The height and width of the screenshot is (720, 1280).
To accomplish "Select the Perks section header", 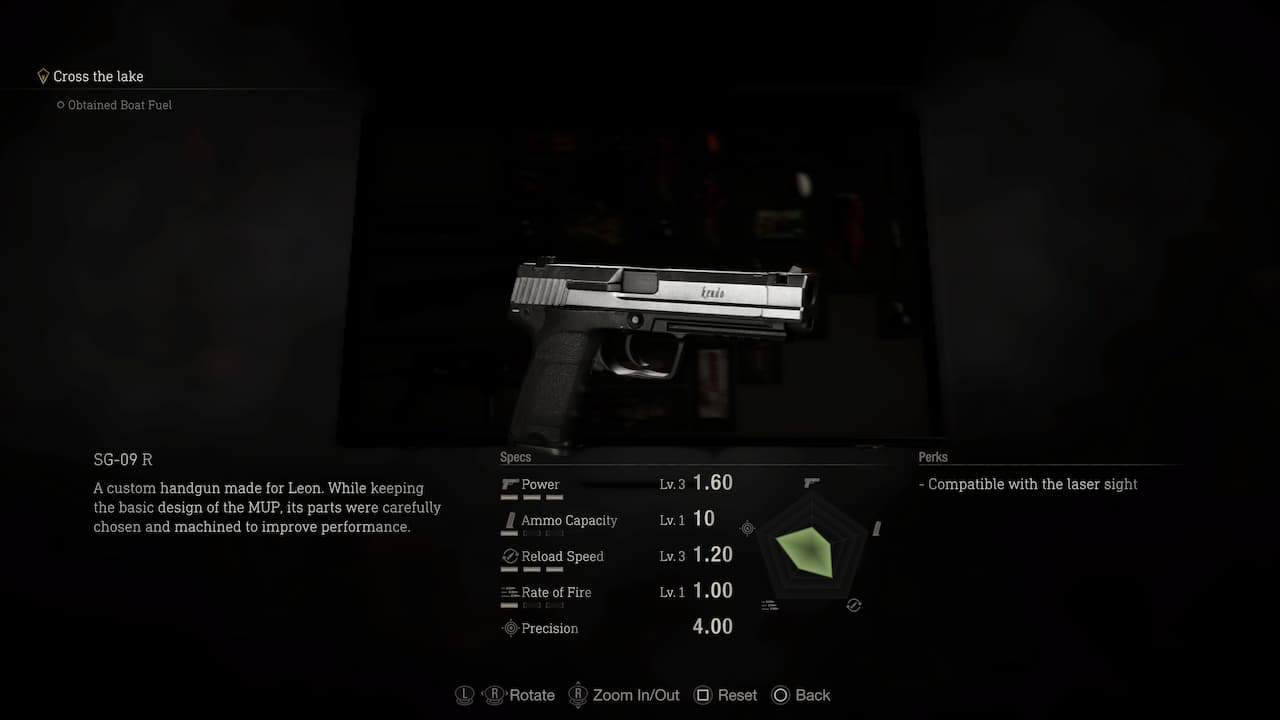I will 933,457.
